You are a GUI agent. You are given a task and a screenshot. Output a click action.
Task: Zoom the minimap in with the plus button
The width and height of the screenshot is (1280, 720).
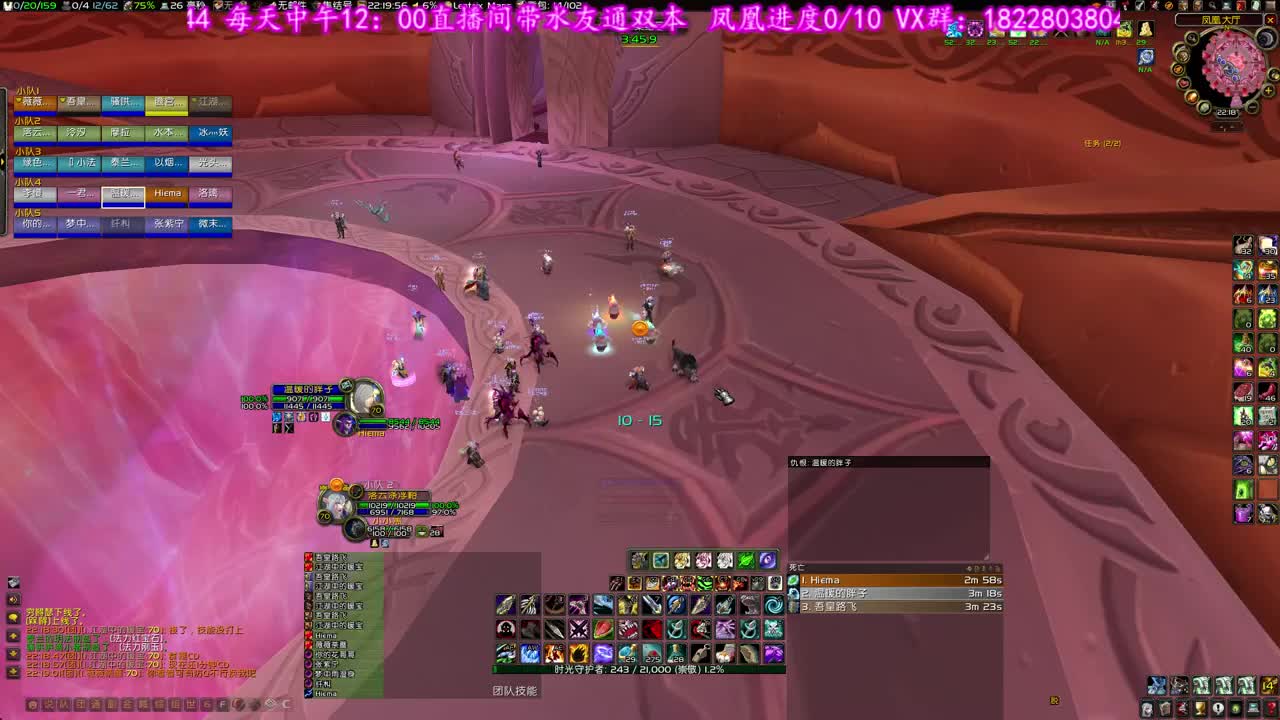point(1268,90)
